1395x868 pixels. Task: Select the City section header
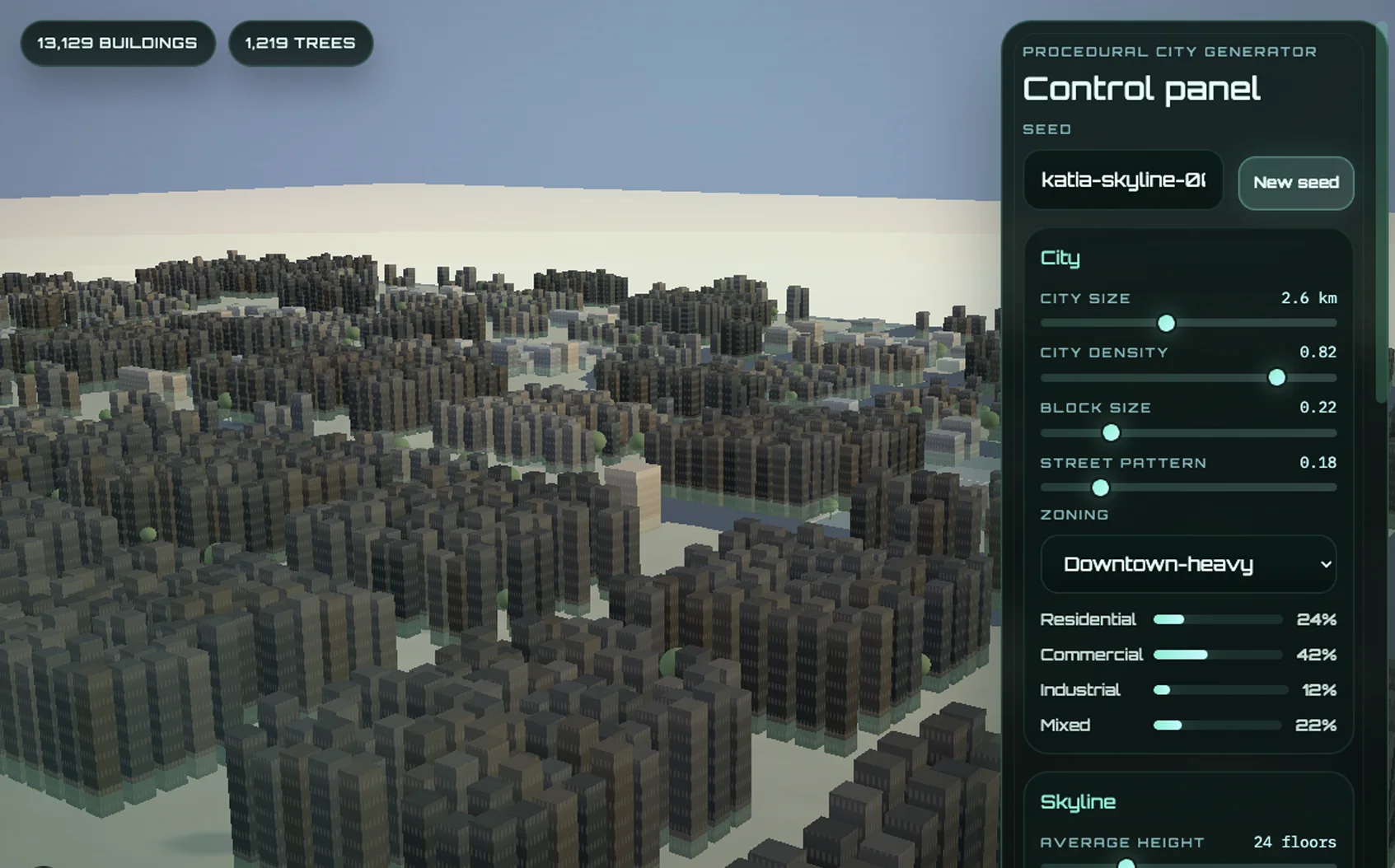[1060, 258]
